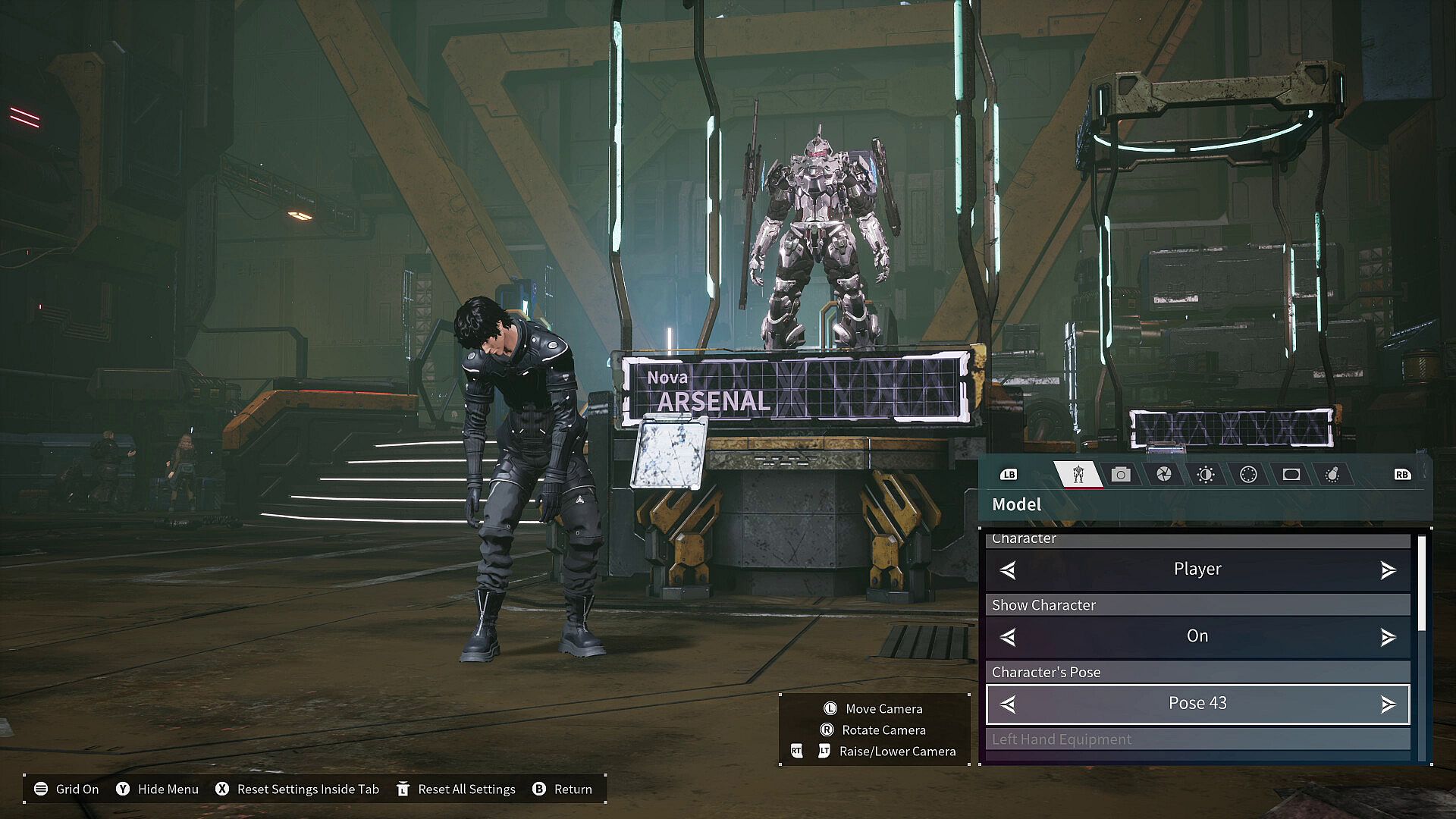Viewport: 1456px width, 819px height.
Task: Hide the photo mode menu
Action: click(x=157, y=789)
